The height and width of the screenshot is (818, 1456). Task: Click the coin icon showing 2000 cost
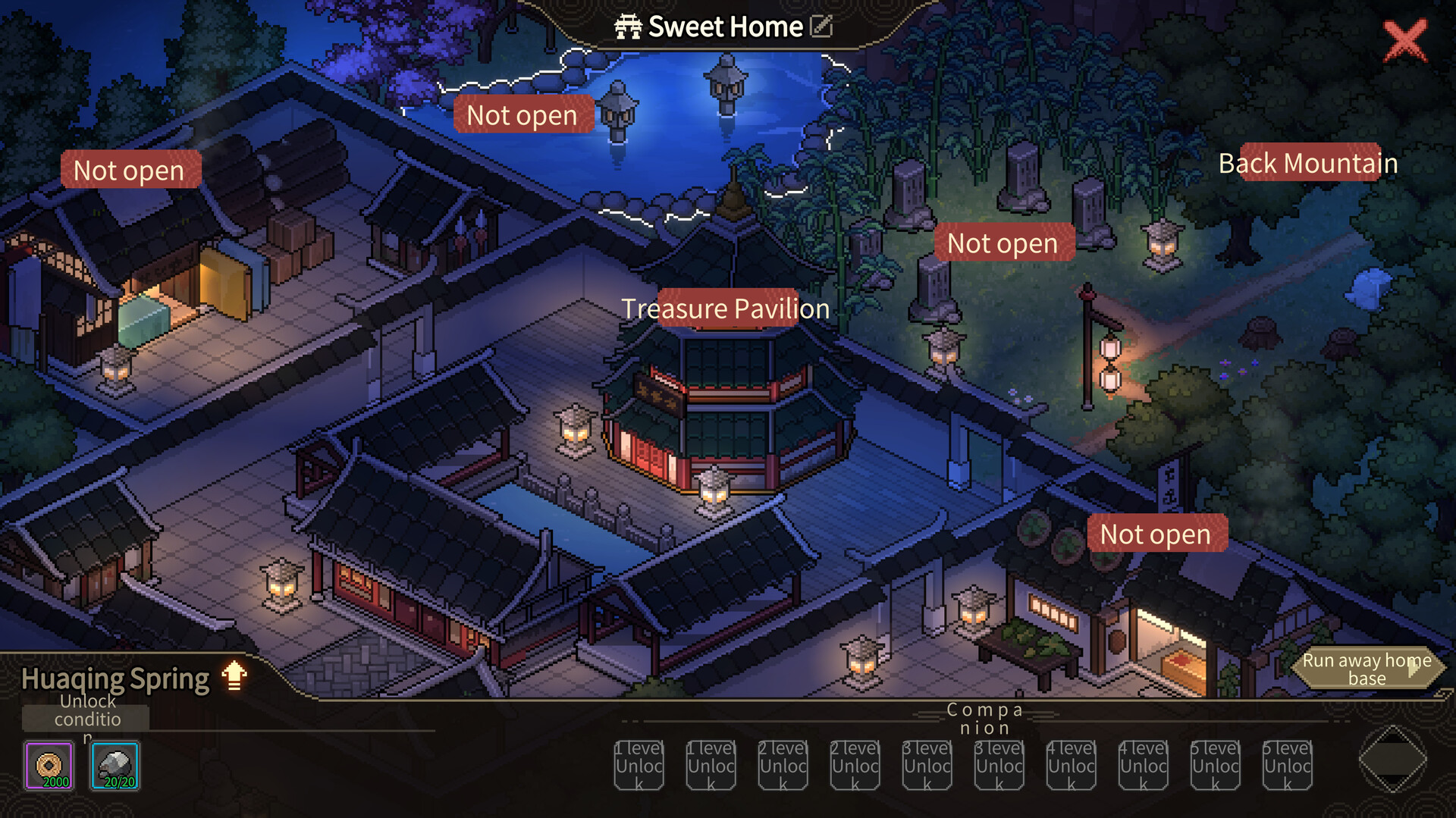(x=49, y=763)
